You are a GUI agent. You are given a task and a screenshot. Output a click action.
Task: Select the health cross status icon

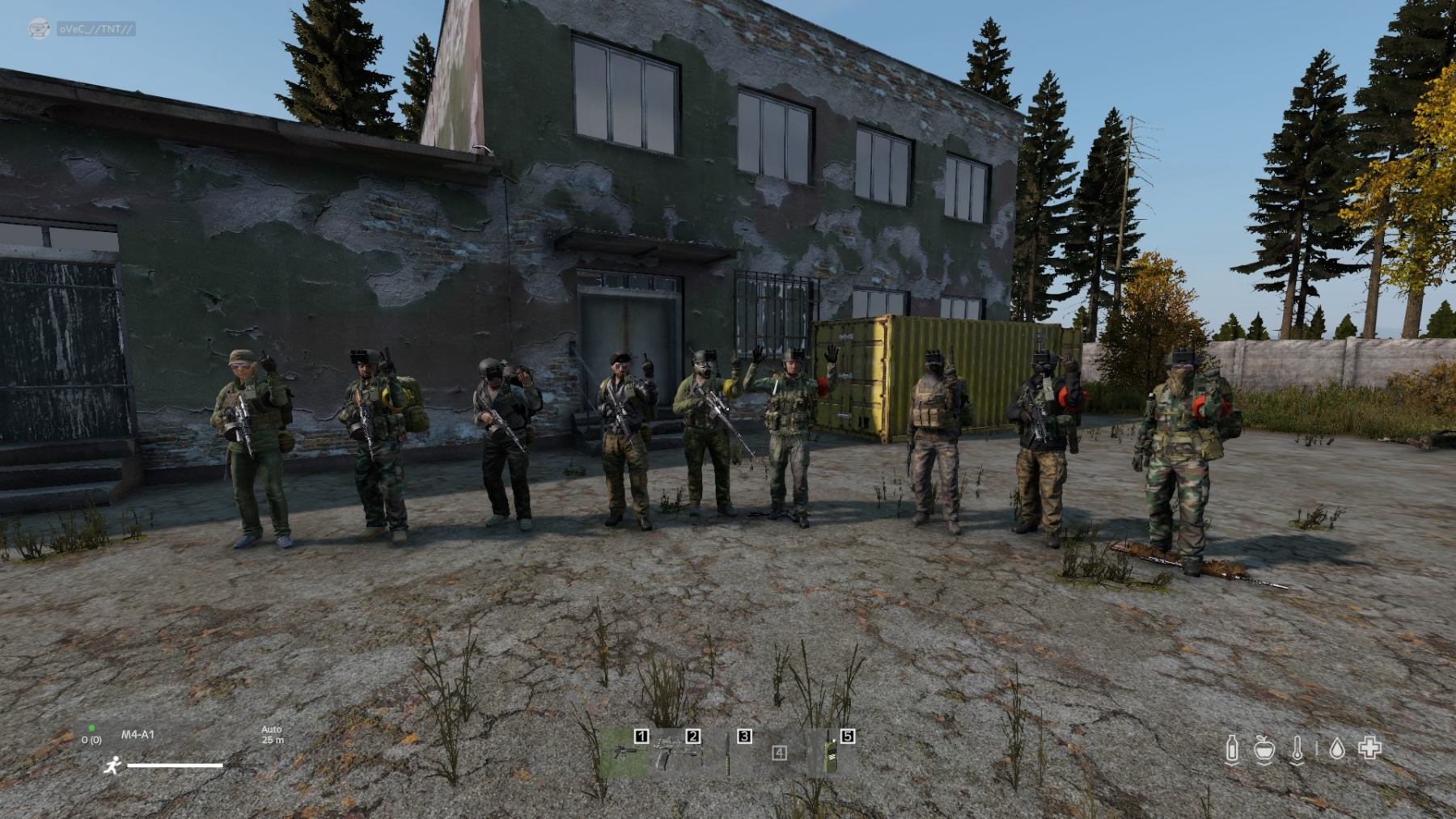coord(1369,748)
